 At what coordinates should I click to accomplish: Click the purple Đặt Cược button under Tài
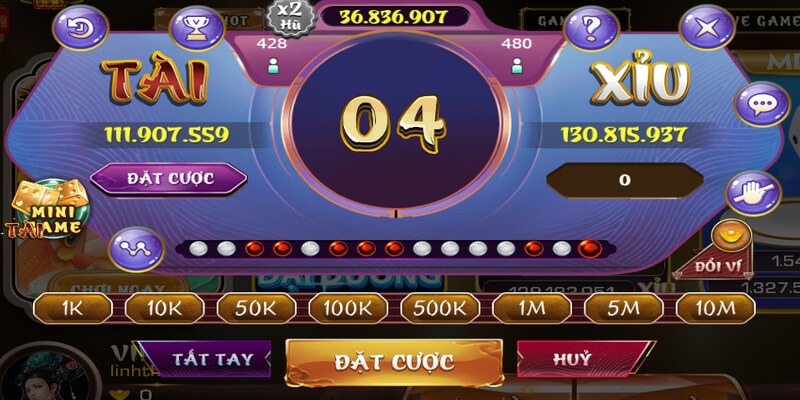(168, 179)
